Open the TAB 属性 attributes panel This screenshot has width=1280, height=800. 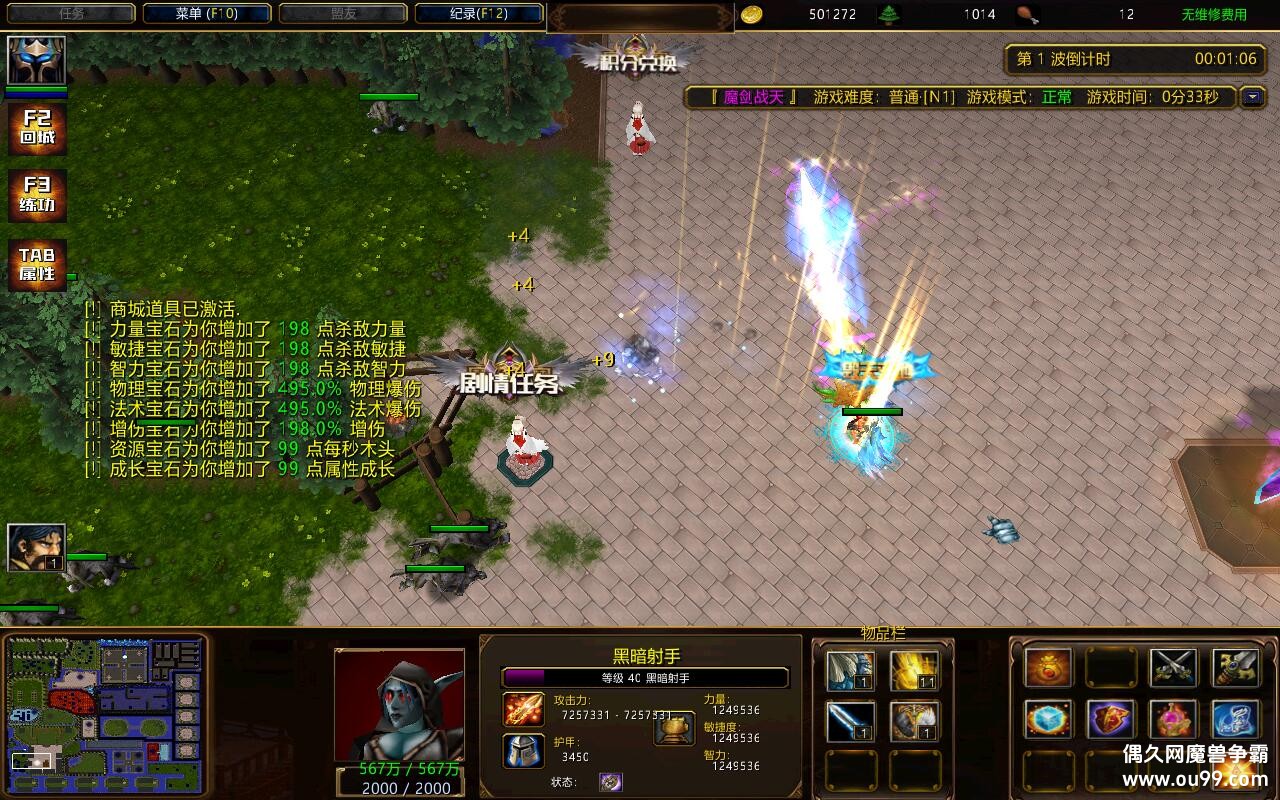(37, 265)
